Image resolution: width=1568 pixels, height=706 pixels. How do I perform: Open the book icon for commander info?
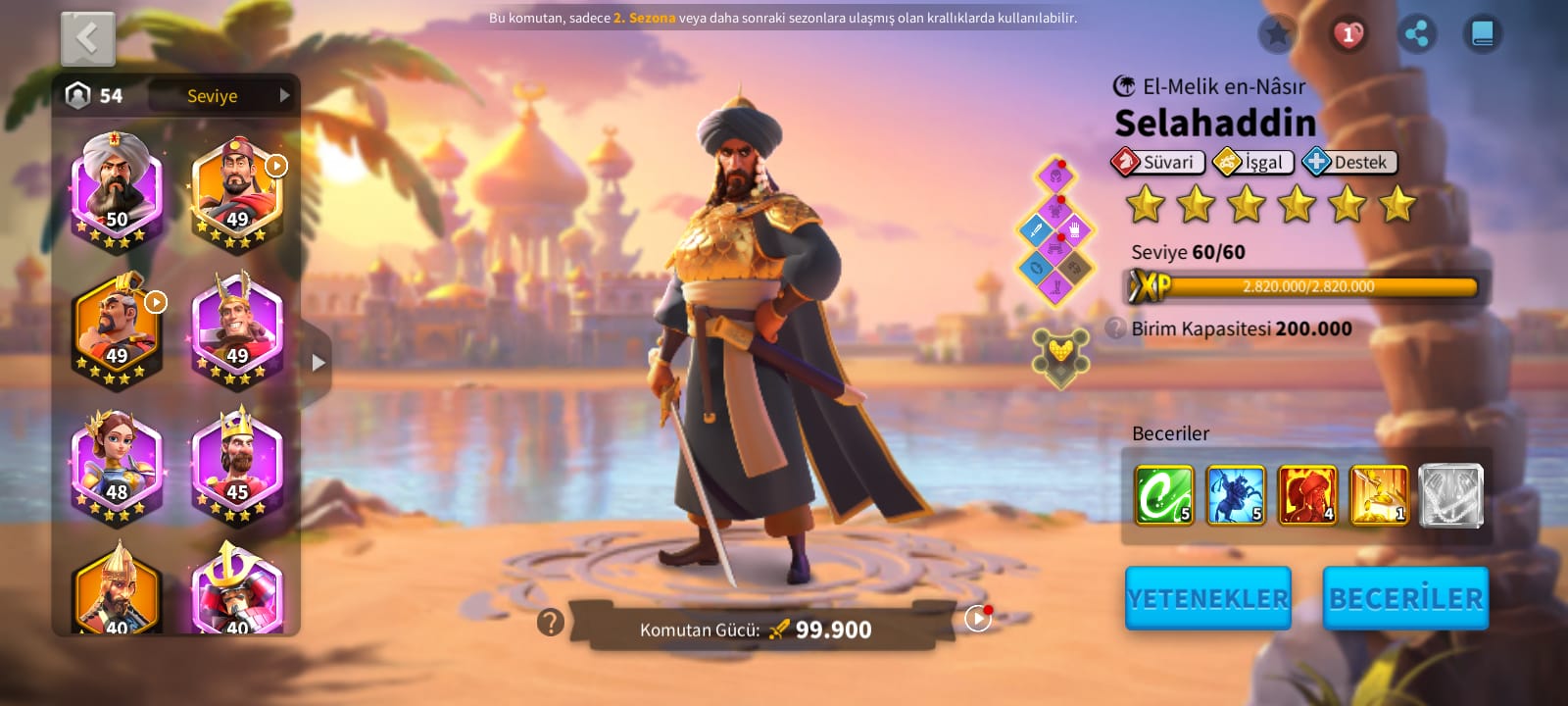point(1483,35)
